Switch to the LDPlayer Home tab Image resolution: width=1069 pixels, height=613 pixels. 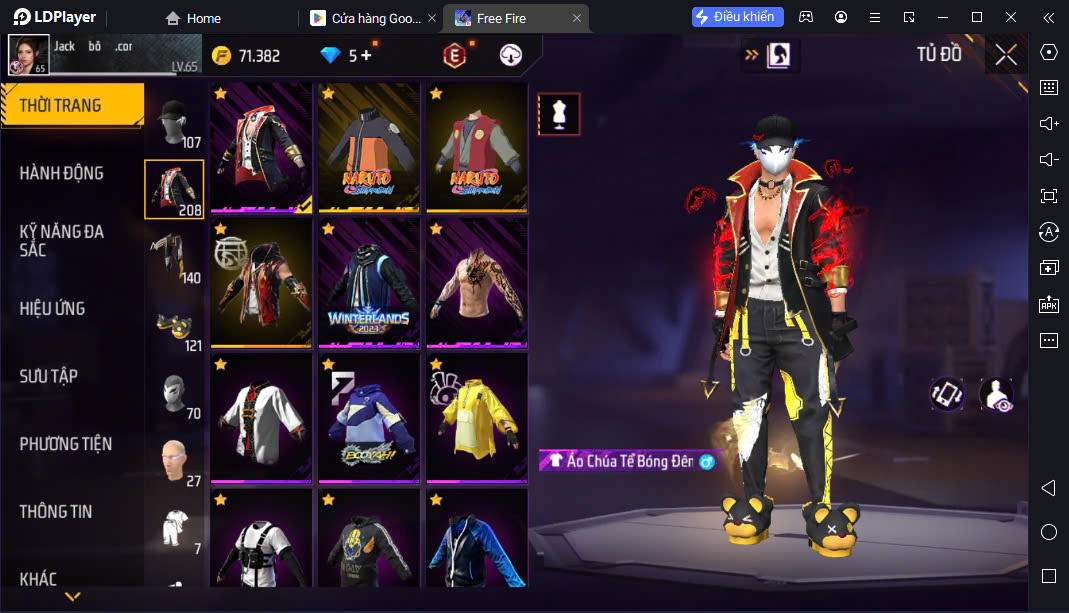(x=193, y=18)
